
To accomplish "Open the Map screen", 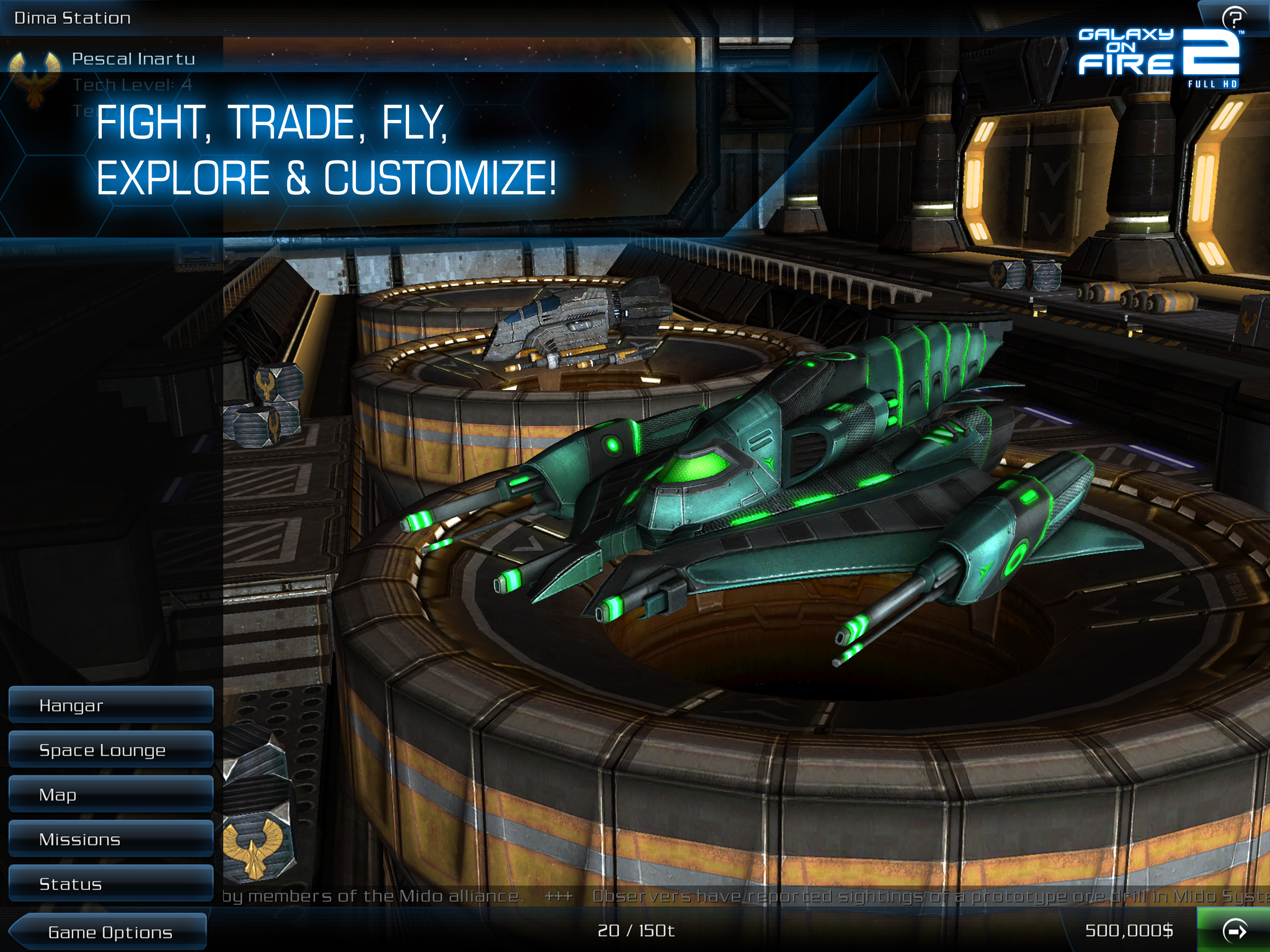I will [111, 794].
